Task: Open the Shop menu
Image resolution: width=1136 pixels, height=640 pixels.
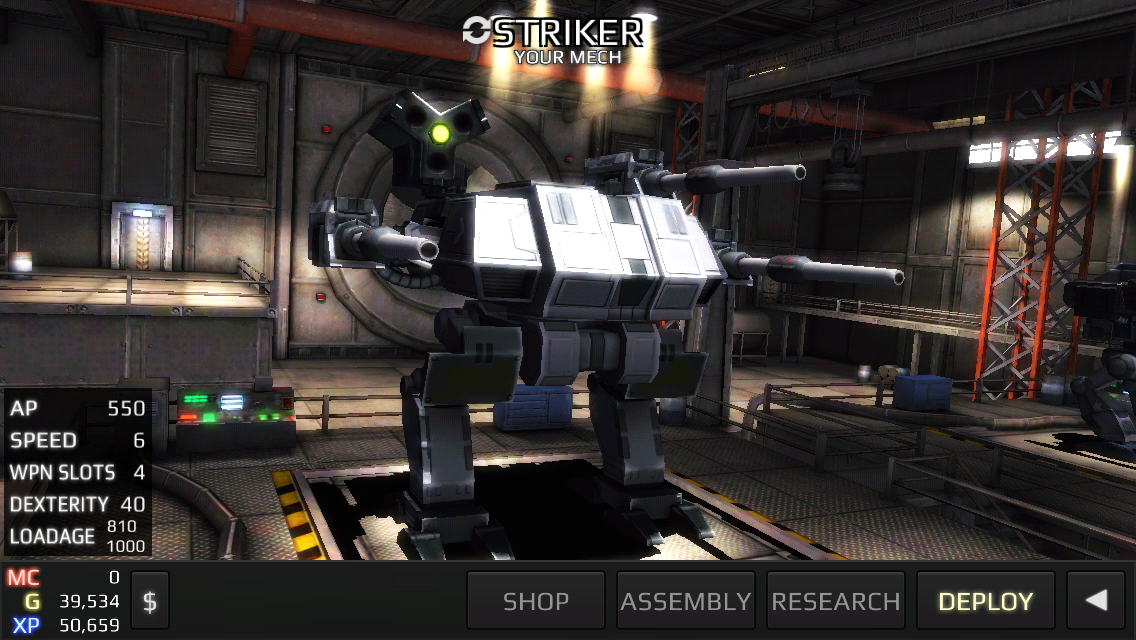Action: point(536,601)
